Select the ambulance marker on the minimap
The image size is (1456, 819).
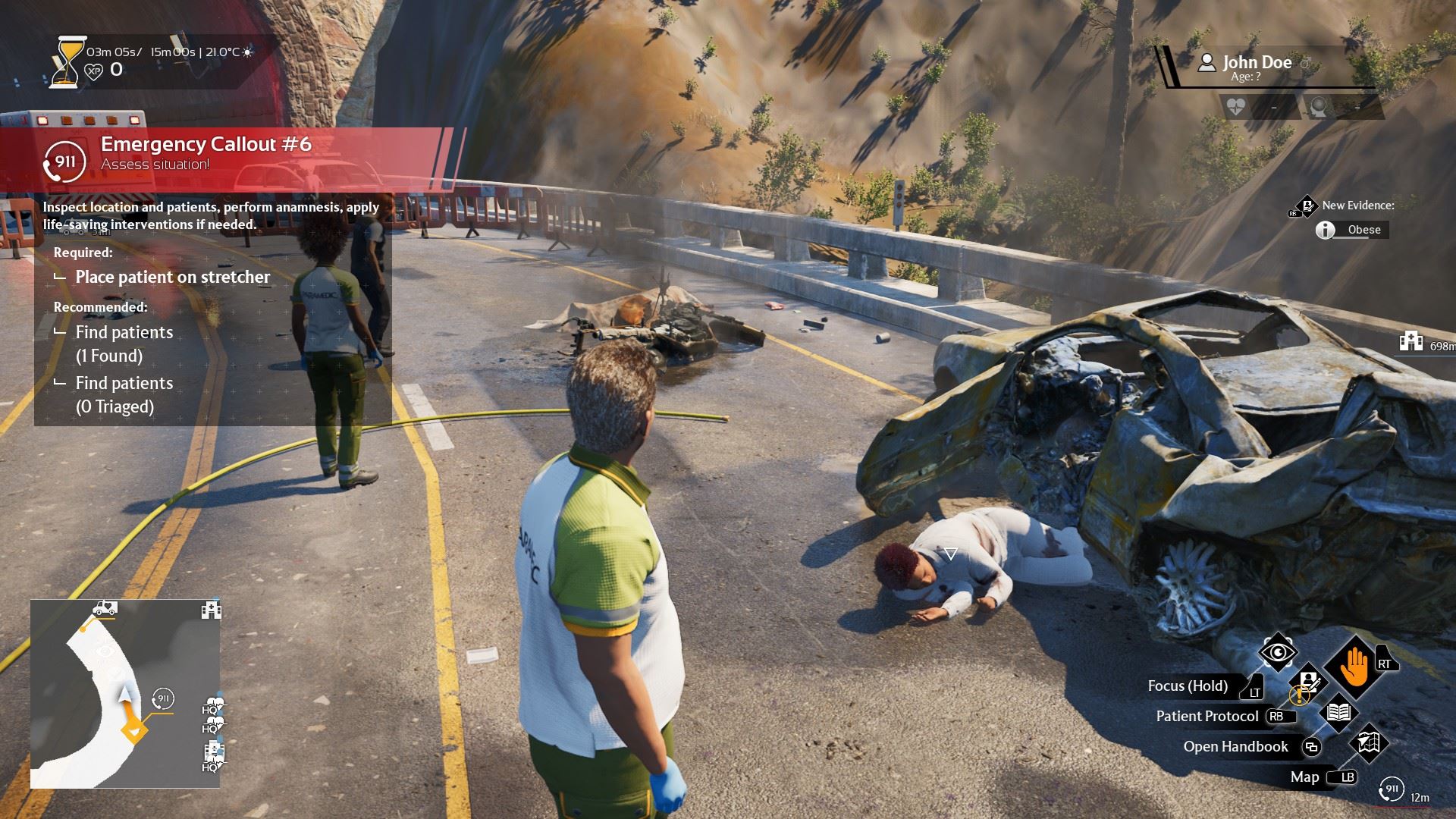click(x=105, y=608)
